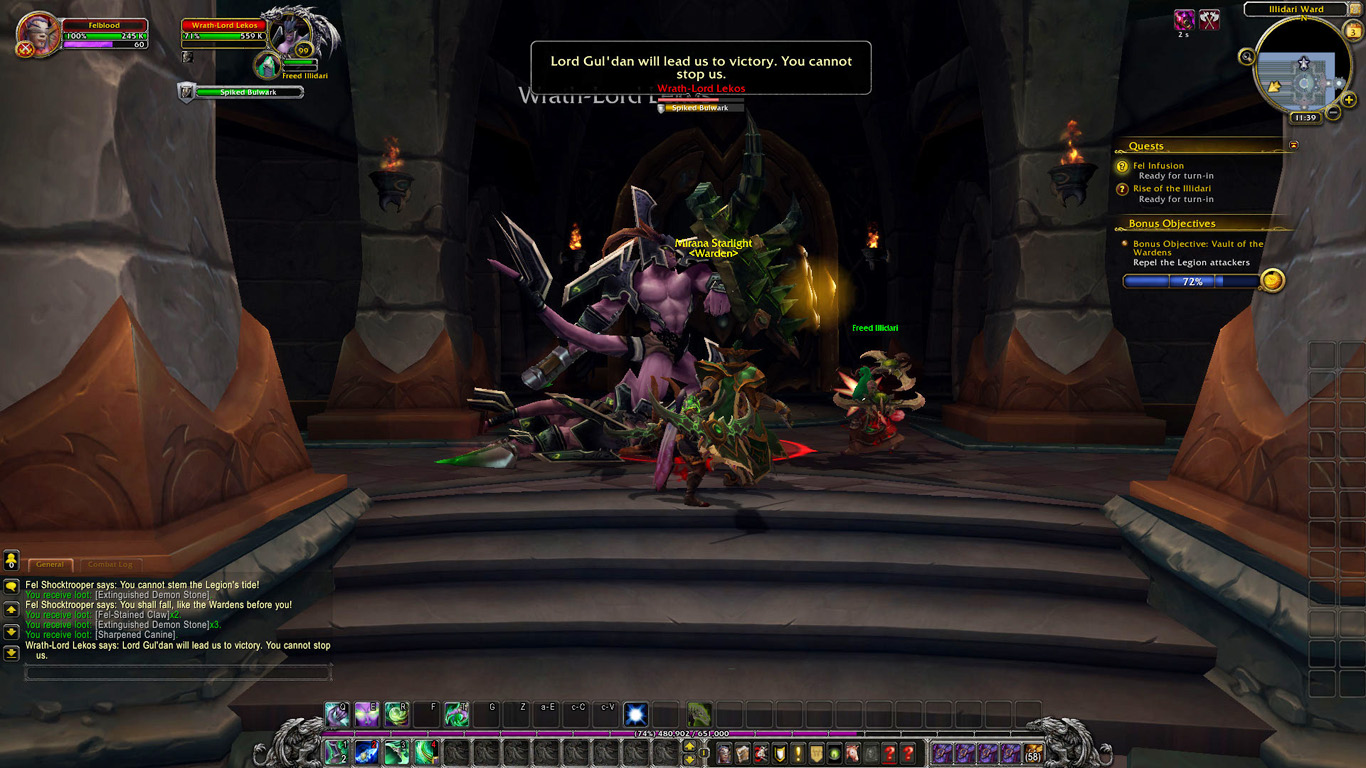1366x768 pixels.
Task: Click the gold coin bonus objective reward
Action: click(1271, 281)
